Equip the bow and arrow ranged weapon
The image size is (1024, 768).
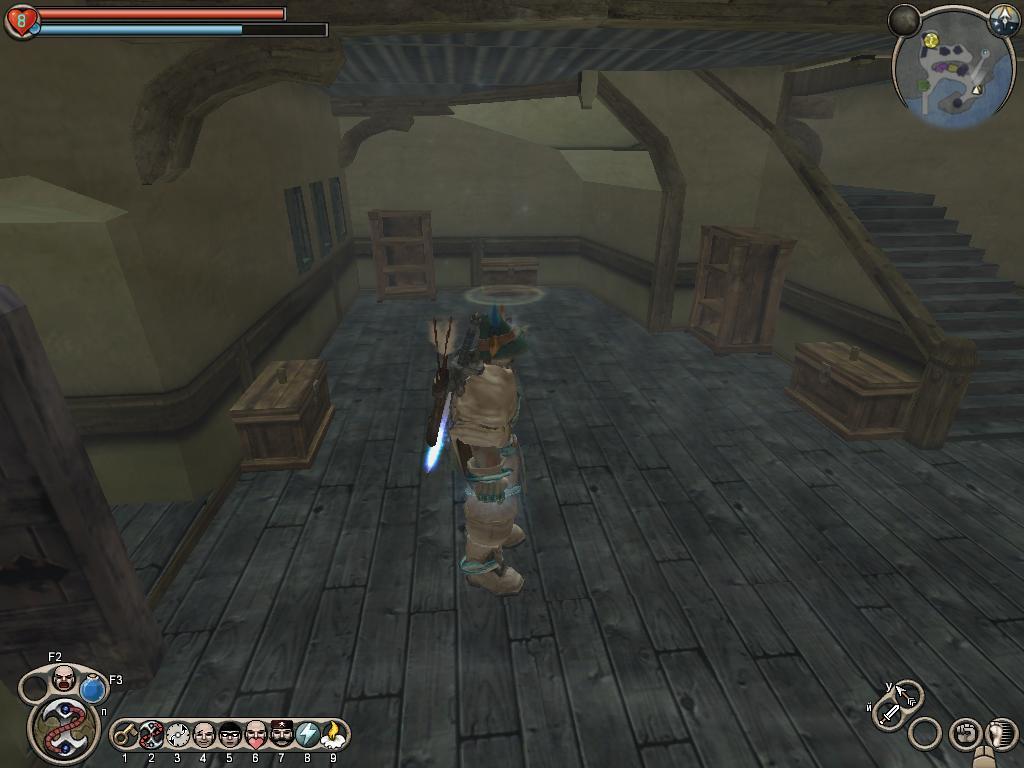click(x=907, y=693)
